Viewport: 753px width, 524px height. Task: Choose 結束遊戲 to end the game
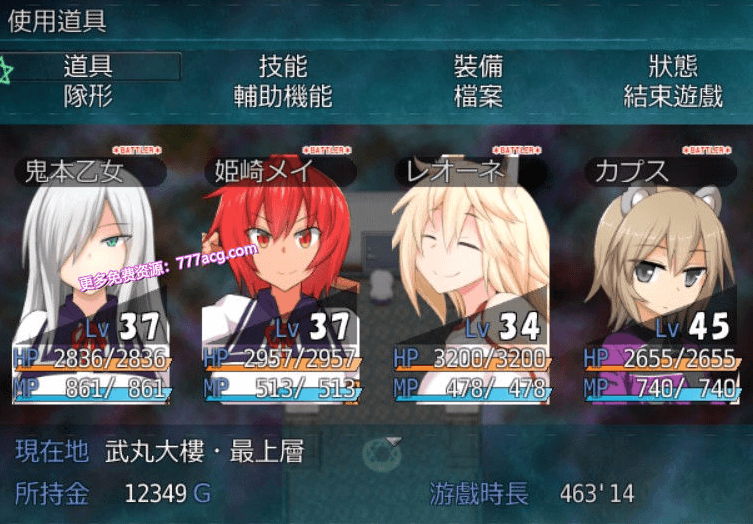(673, 96)
